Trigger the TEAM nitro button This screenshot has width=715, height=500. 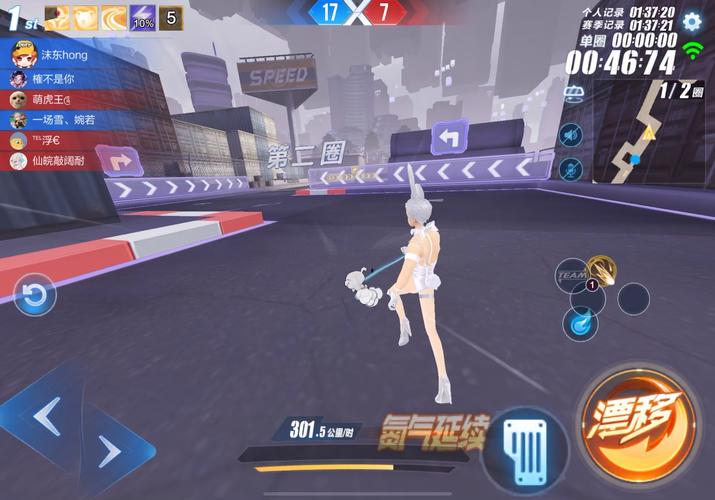coord(571,273)
